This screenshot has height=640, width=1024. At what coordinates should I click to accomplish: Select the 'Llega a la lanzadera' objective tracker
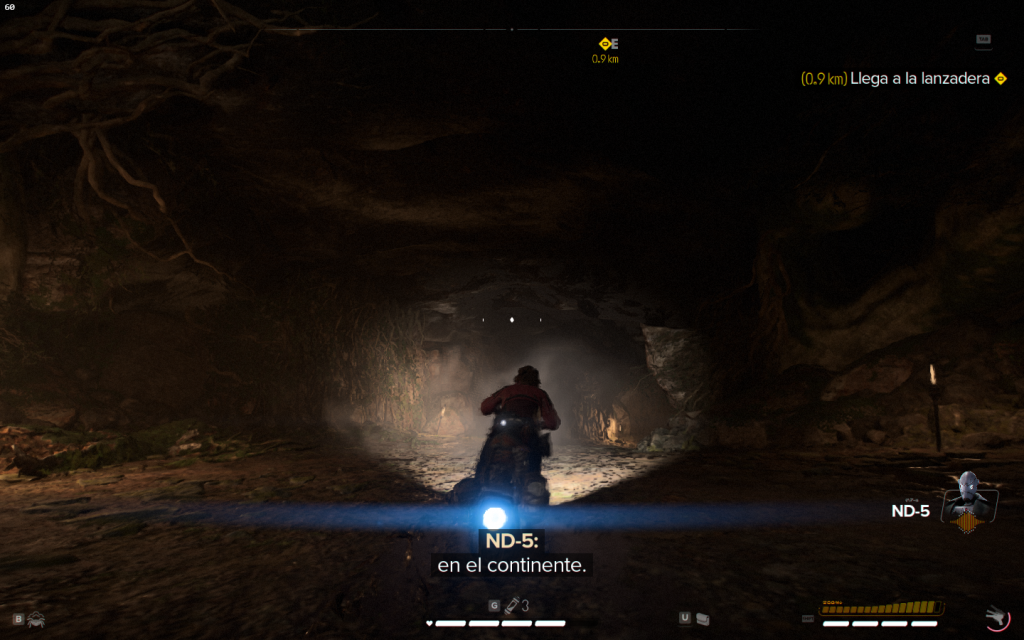903,78
